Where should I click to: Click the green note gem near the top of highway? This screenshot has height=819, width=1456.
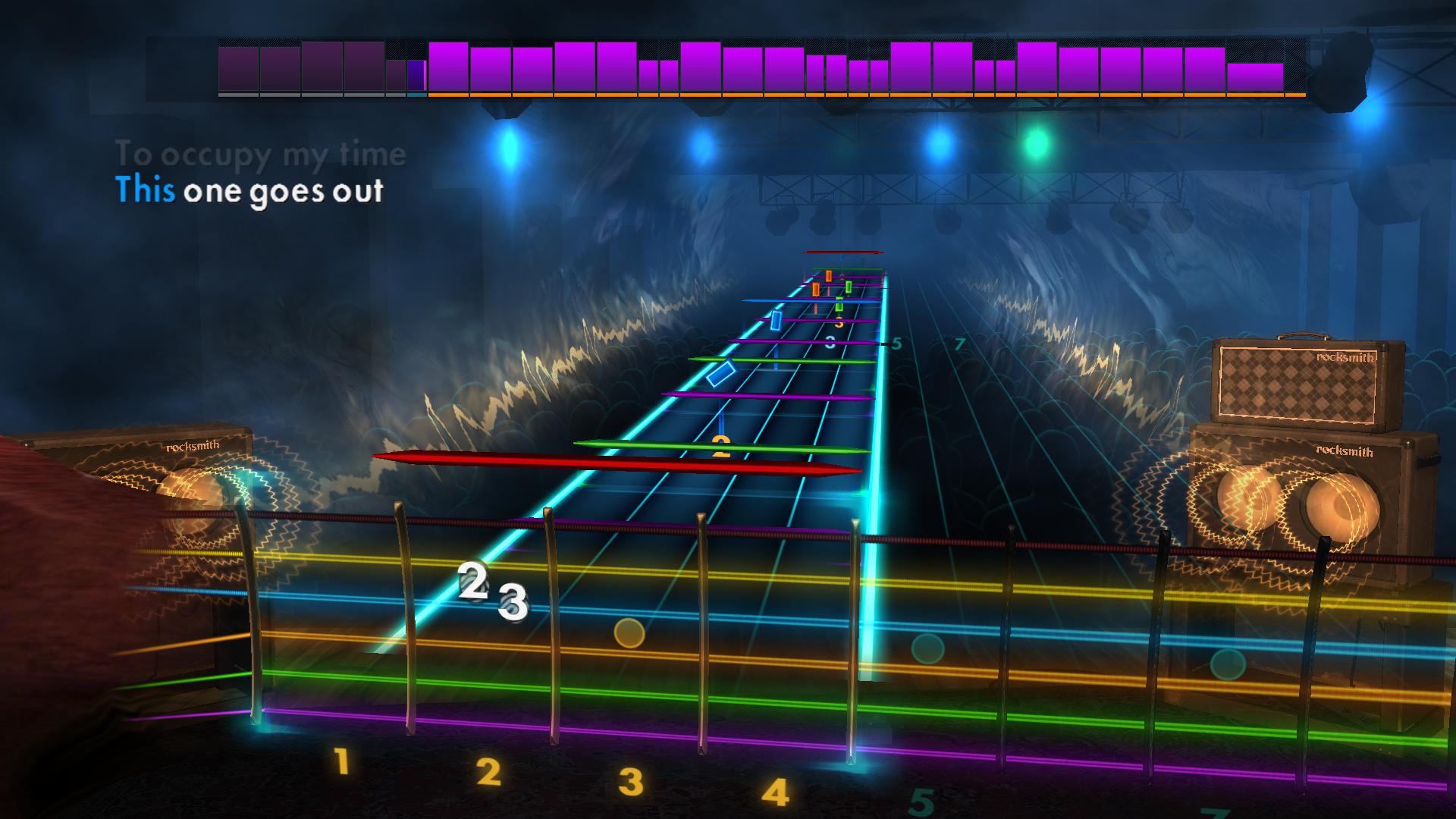click(x=849, y=287)
